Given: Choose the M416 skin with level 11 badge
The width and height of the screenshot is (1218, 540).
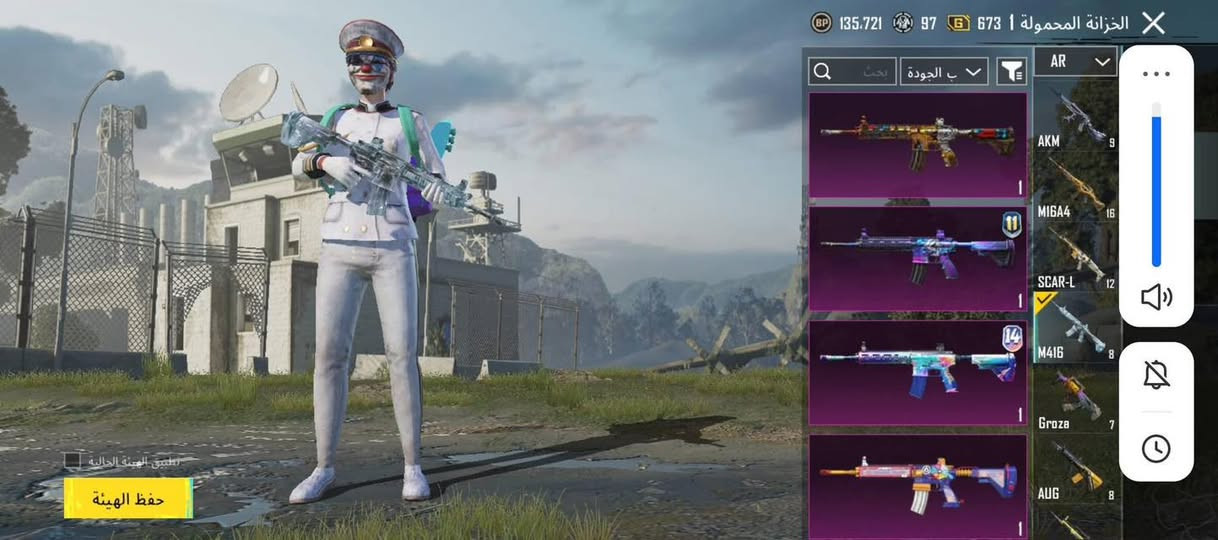Looking at the screenshot, I should point(917,259).
